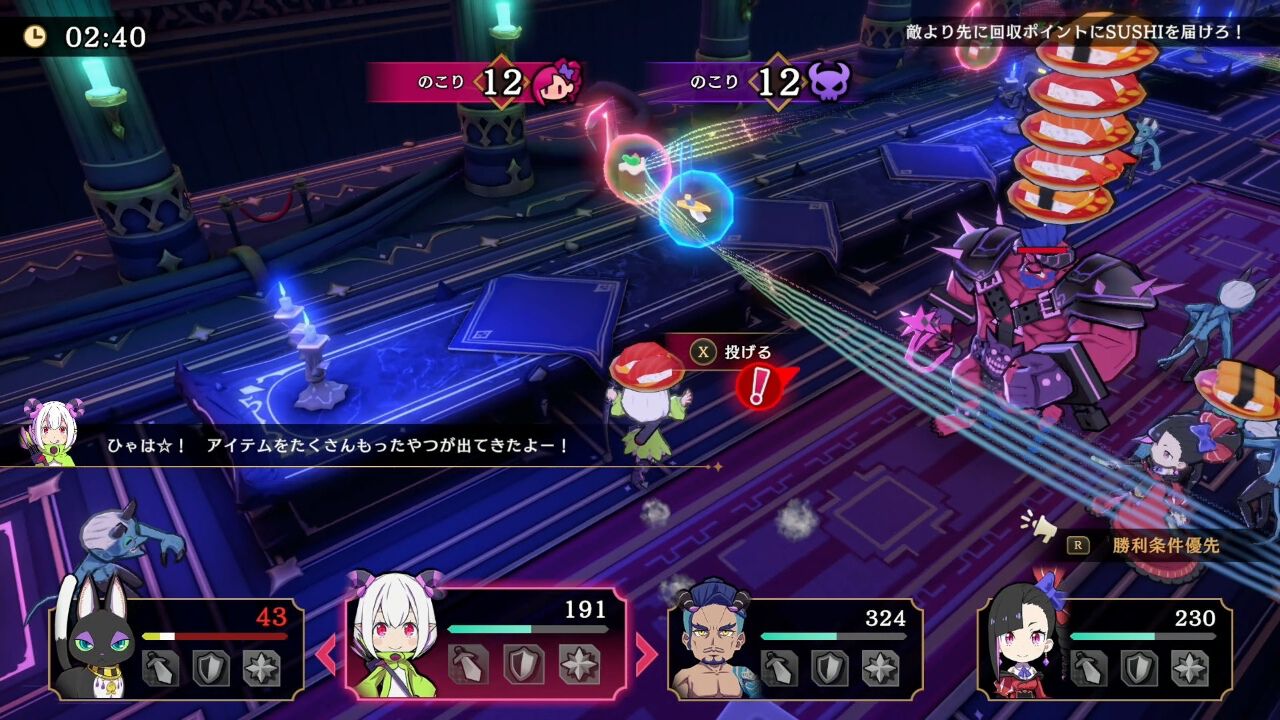Click the sword icon for the active highlighted character
This screenshot has width=1280, height=720.
469,662
